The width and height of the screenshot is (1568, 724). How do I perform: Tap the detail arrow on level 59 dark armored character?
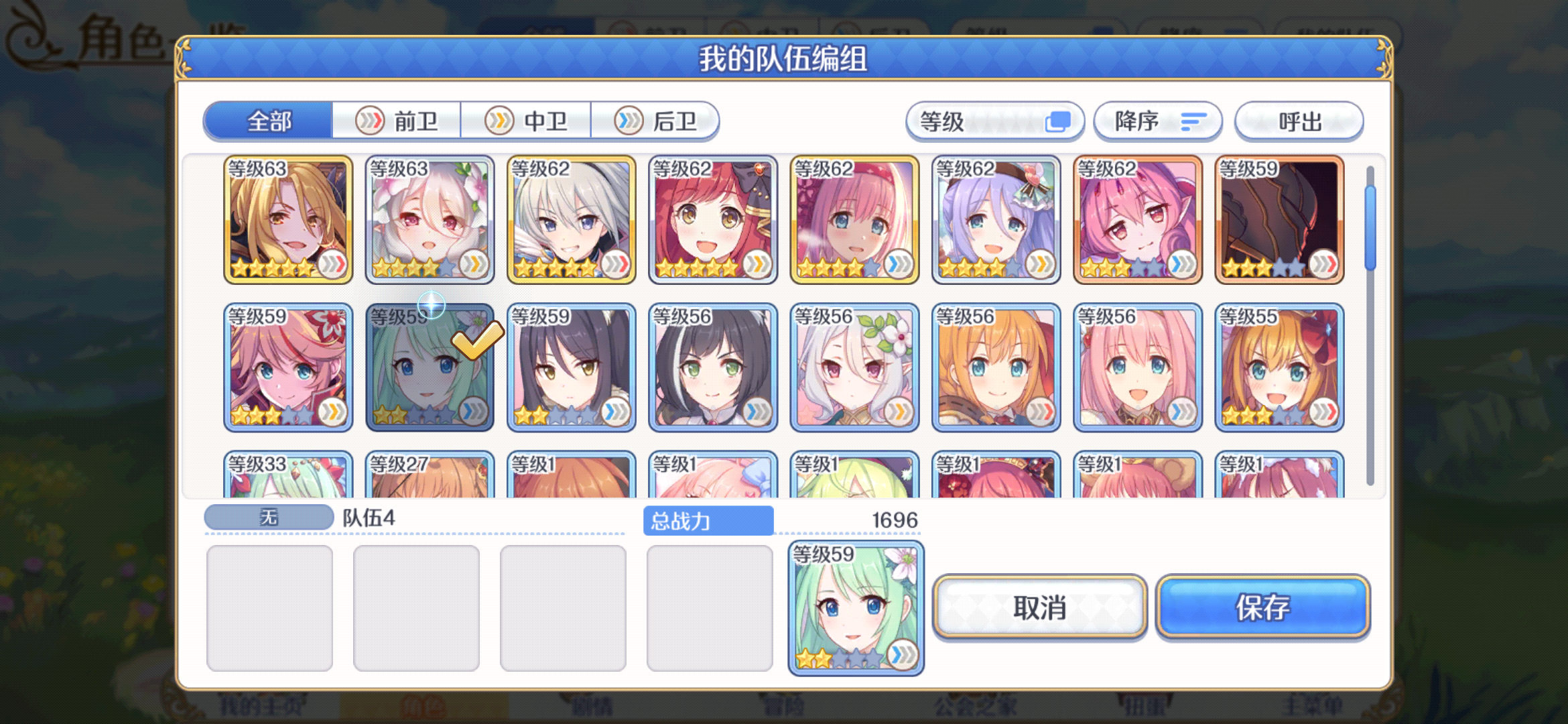[x=1324, y=265]
